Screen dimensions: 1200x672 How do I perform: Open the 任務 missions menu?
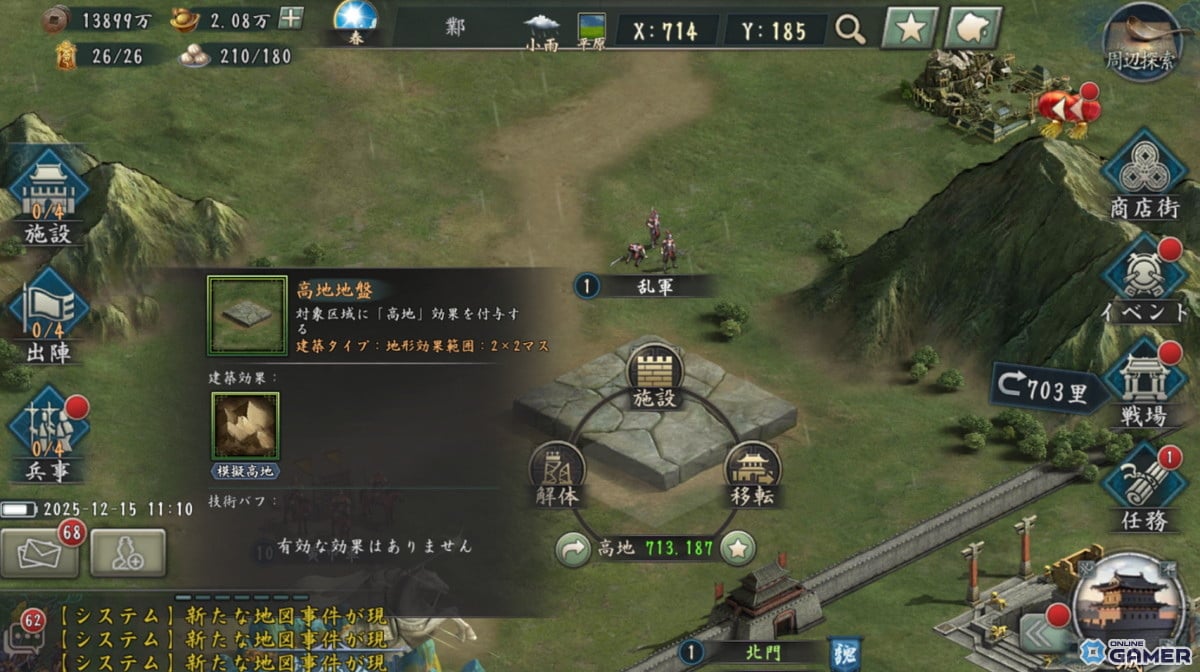coord(1144,488)
